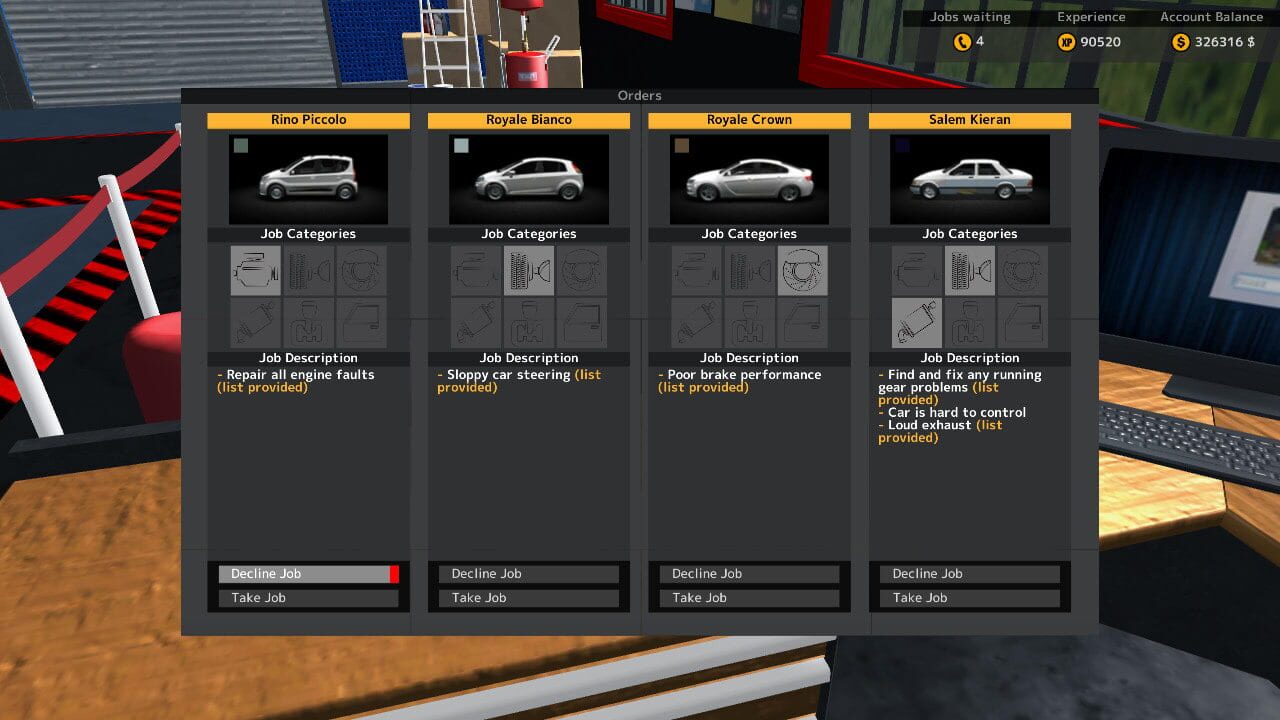Select the exhaust category icon under Royale Crown
This screenshot has height=720, width=1280.
click(695, 322)
